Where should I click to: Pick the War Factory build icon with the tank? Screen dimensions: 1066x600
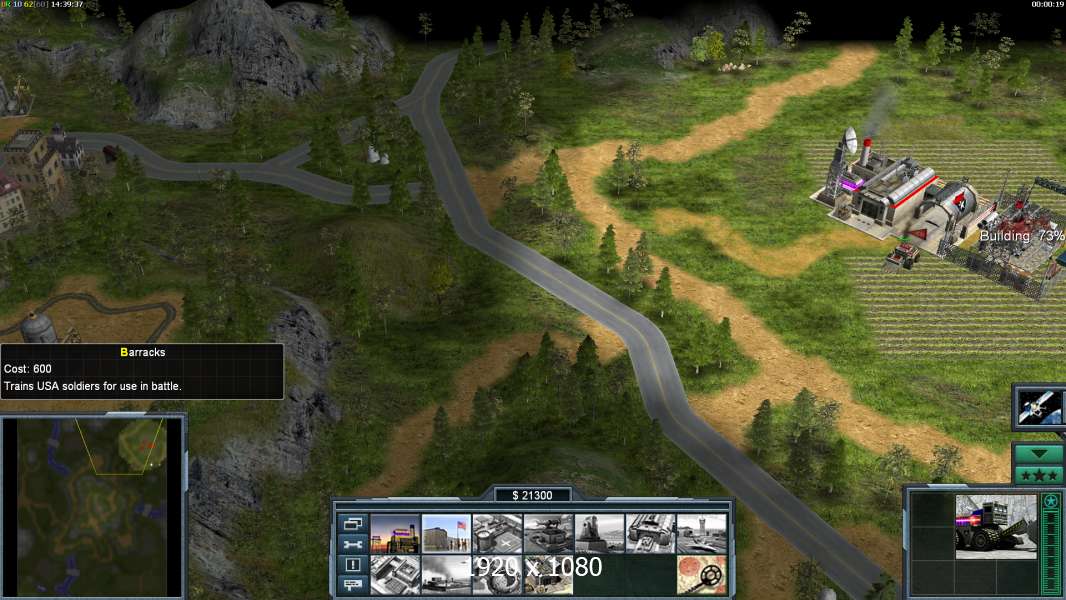click(x=650, y=533)
